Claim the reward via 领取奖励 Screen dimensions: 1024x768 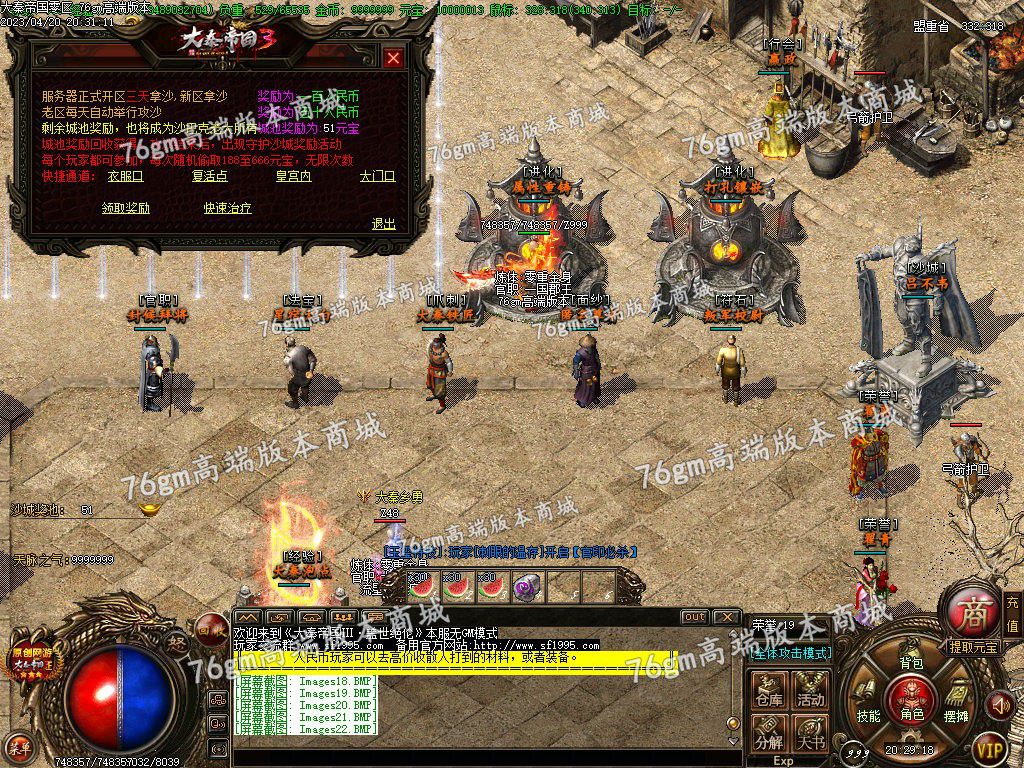(x=126, y=208)
